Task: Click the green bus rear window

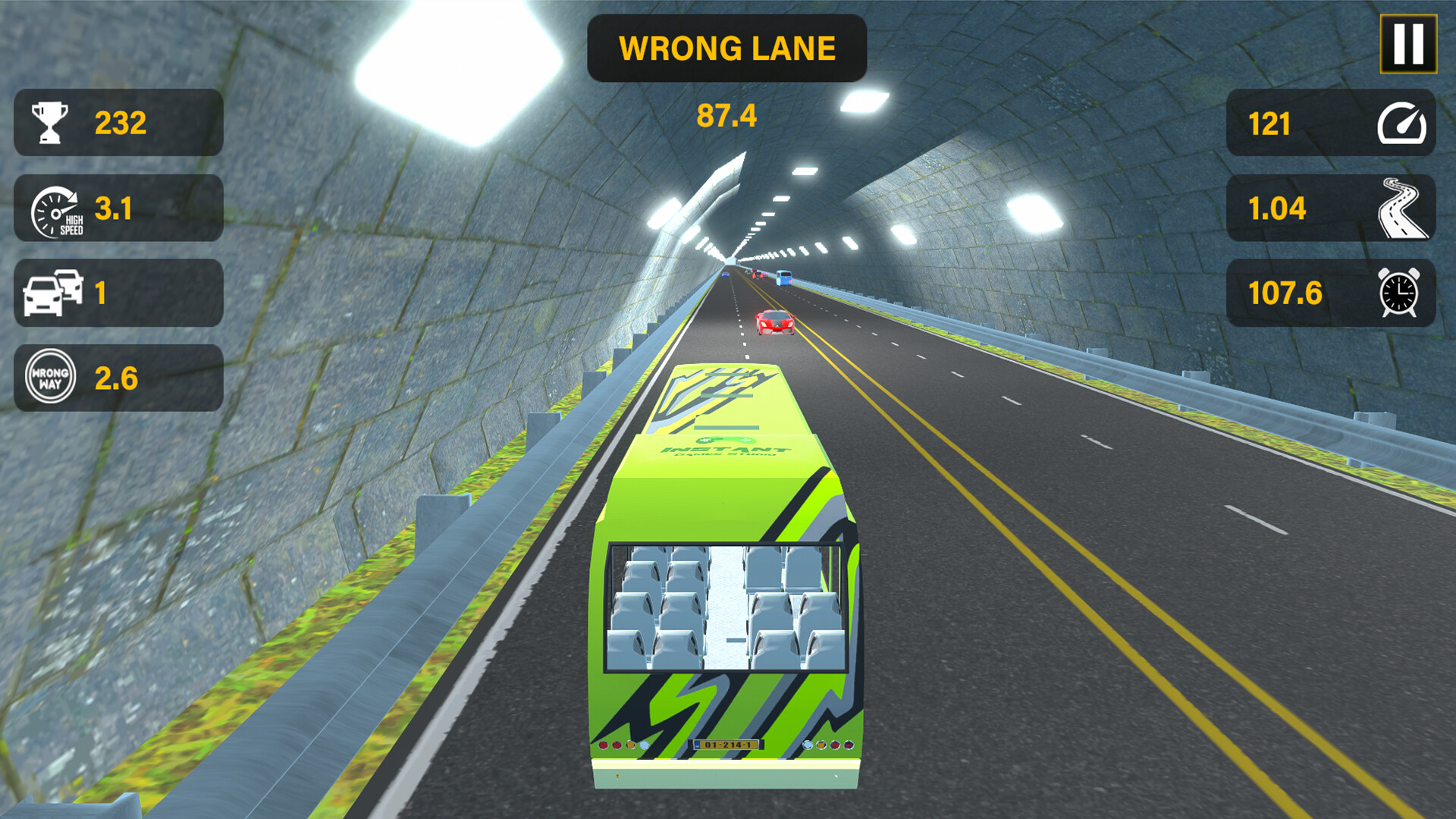Action: click(726, 607)
